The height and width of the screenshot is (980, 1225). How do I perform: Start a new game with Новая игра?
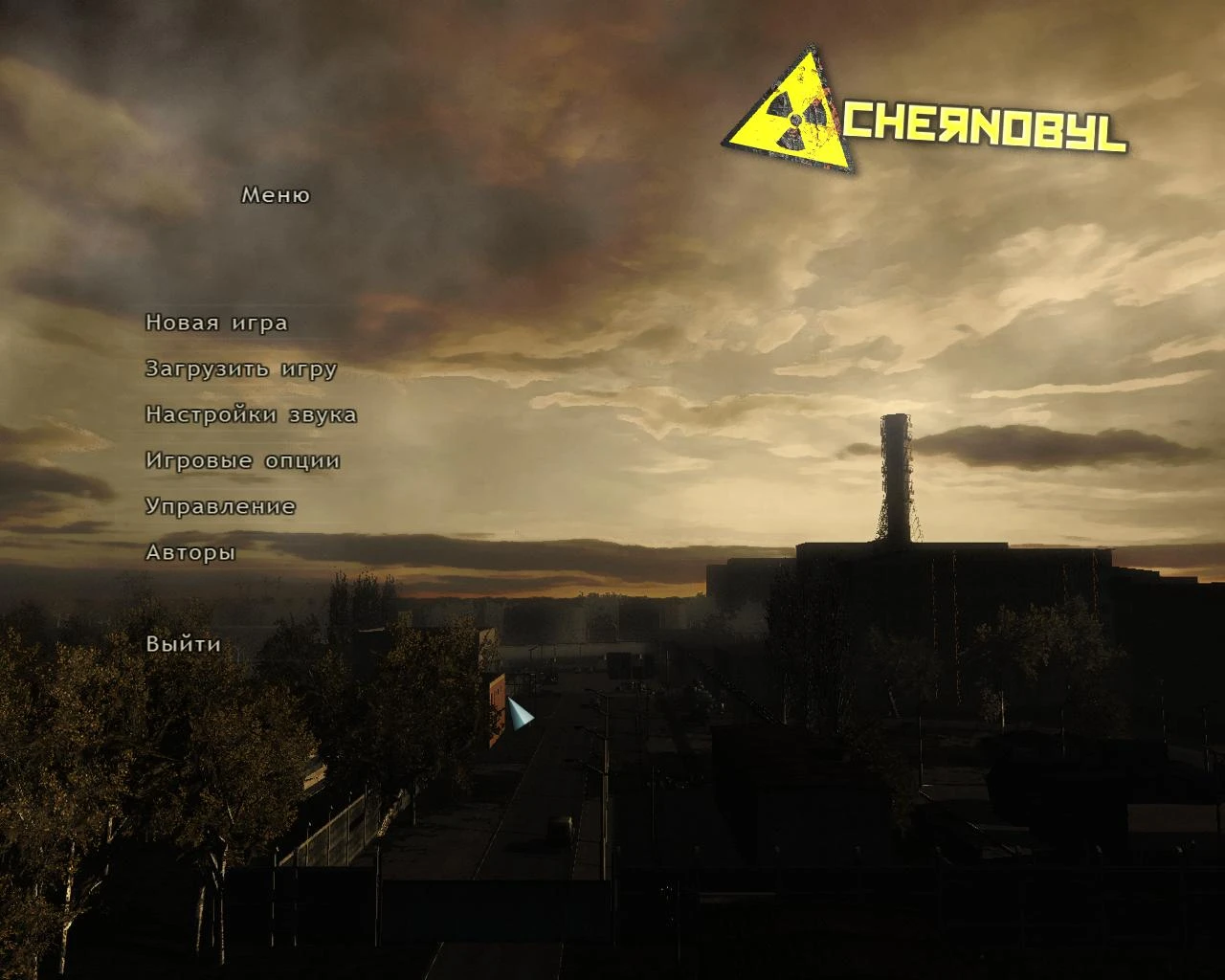click(215, 323)
